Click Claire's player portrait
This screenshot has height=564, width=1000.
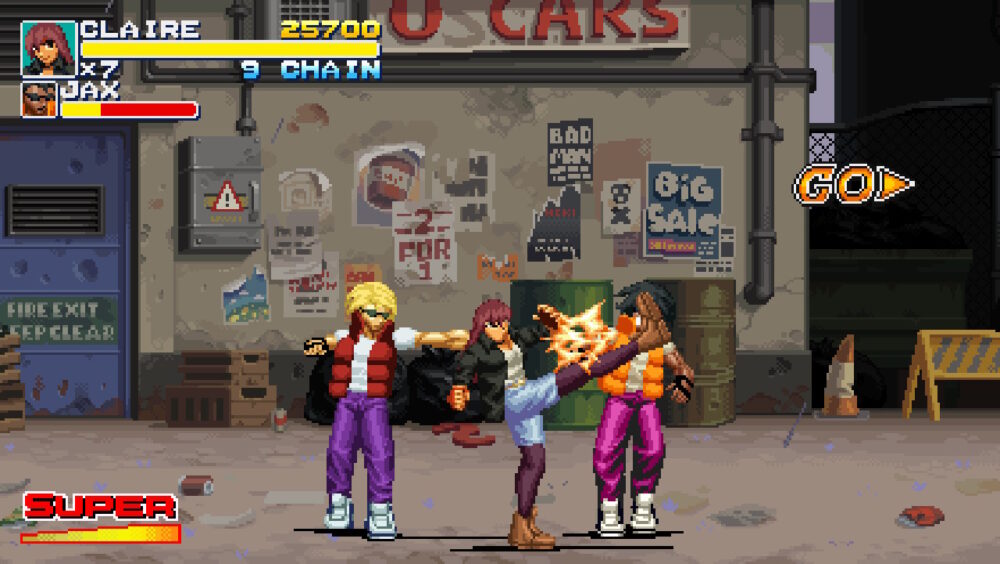[48, 48]
